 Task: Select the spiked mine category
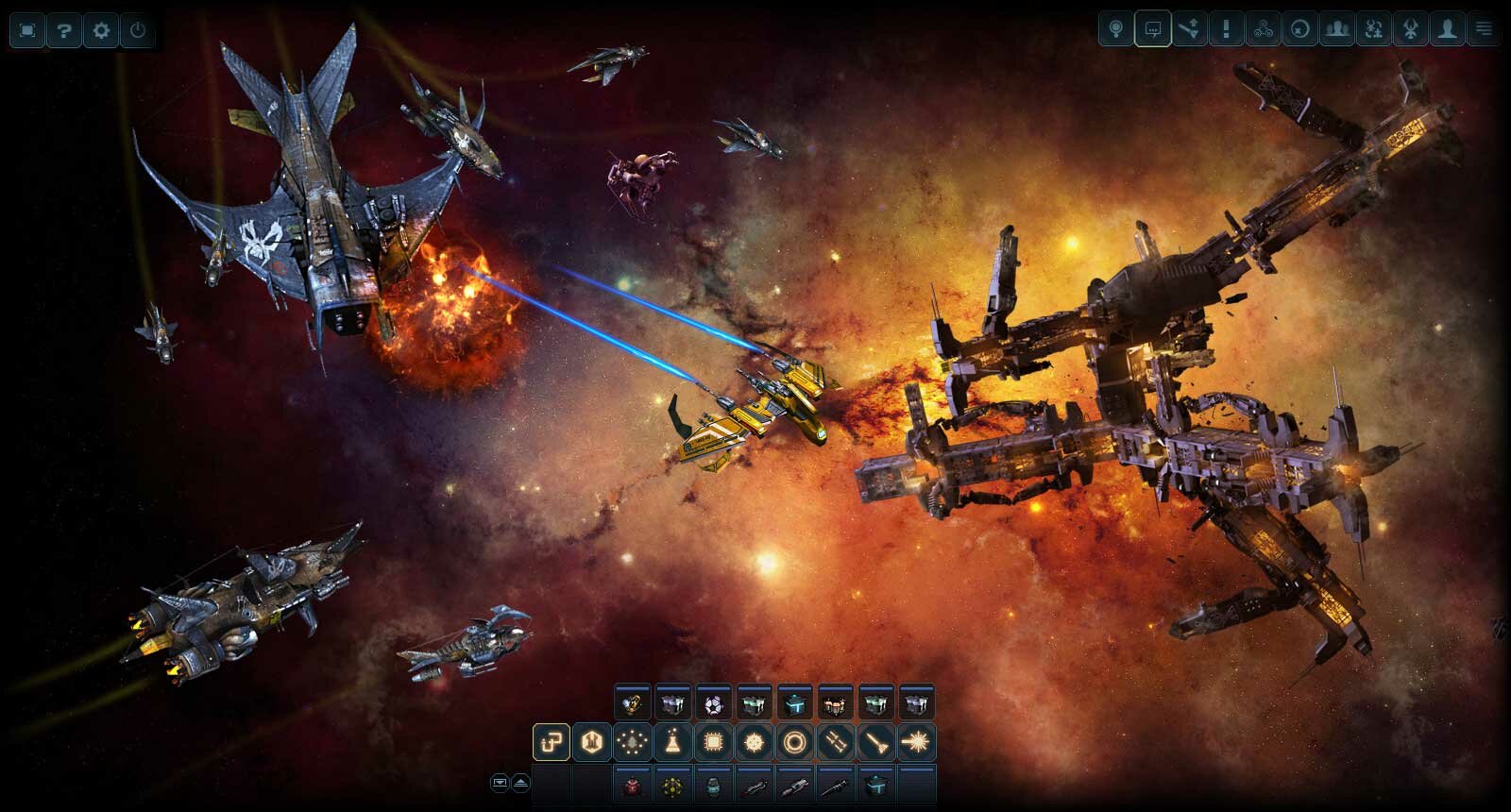(754, 743)
